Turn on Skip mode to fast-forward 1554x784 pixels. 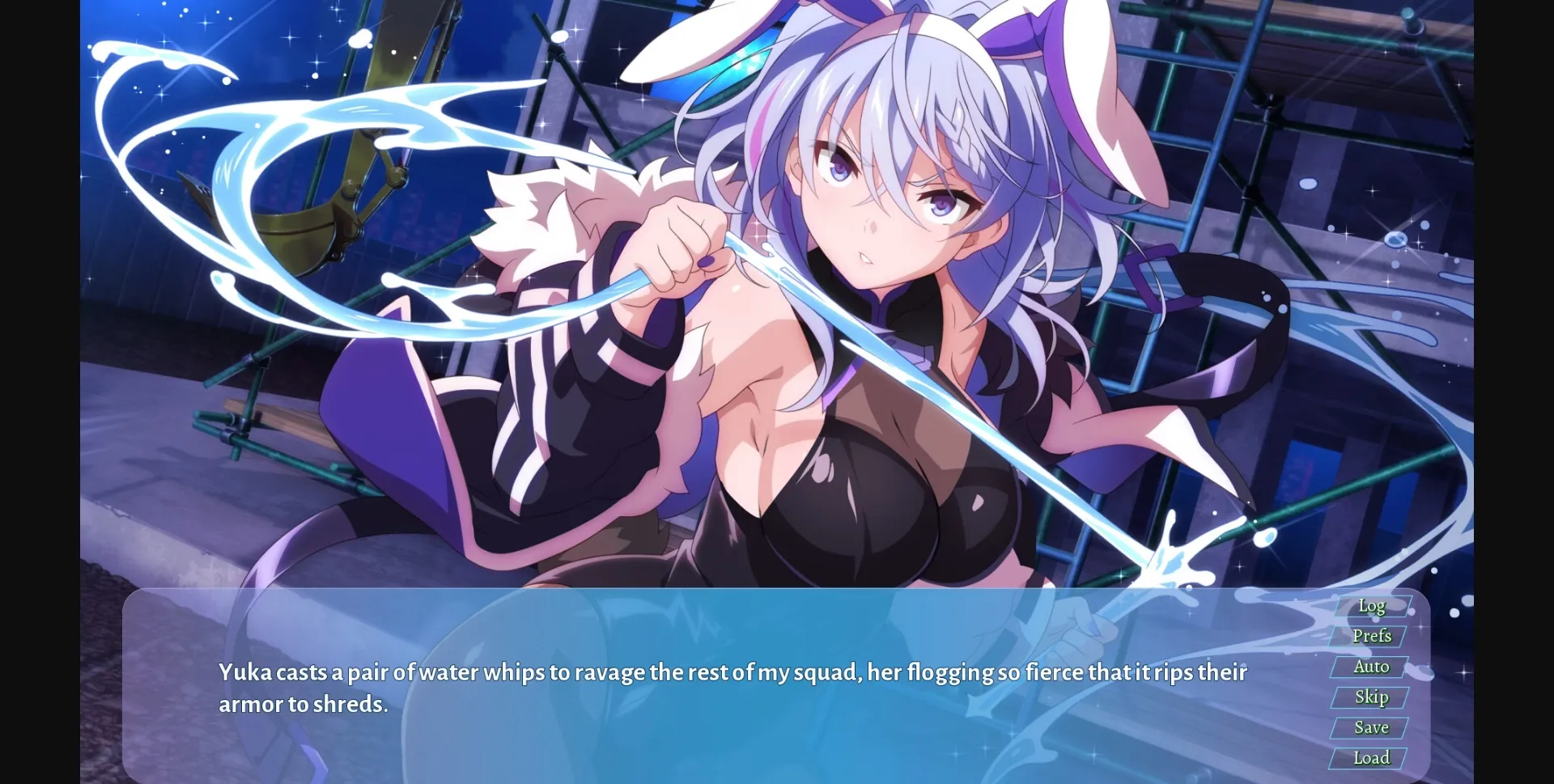point(1372,697)
